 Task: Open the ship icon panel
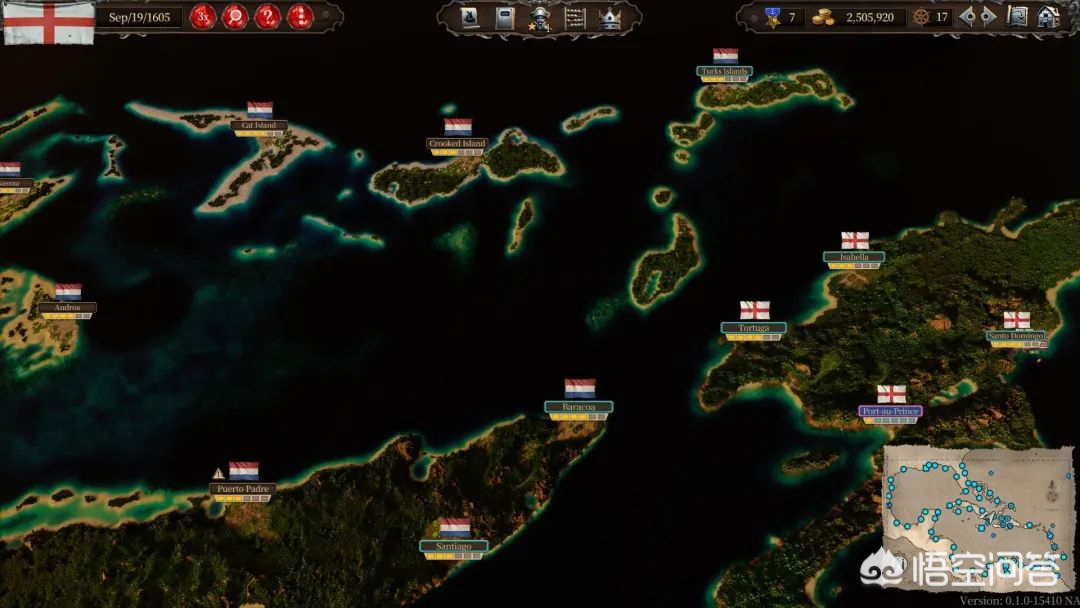coord(471,17)
